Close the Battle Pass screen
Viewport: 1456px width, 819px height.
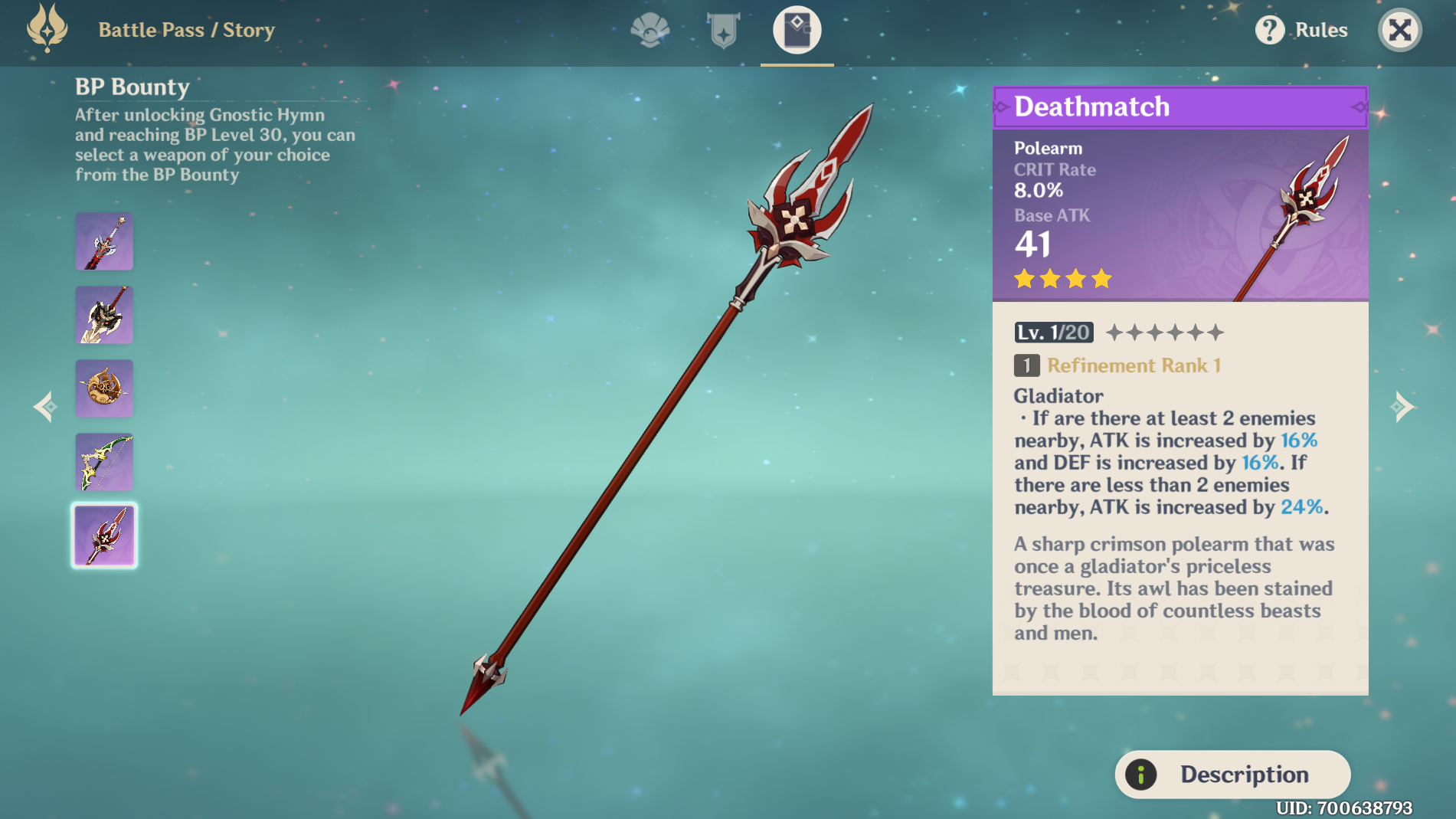1399,31
